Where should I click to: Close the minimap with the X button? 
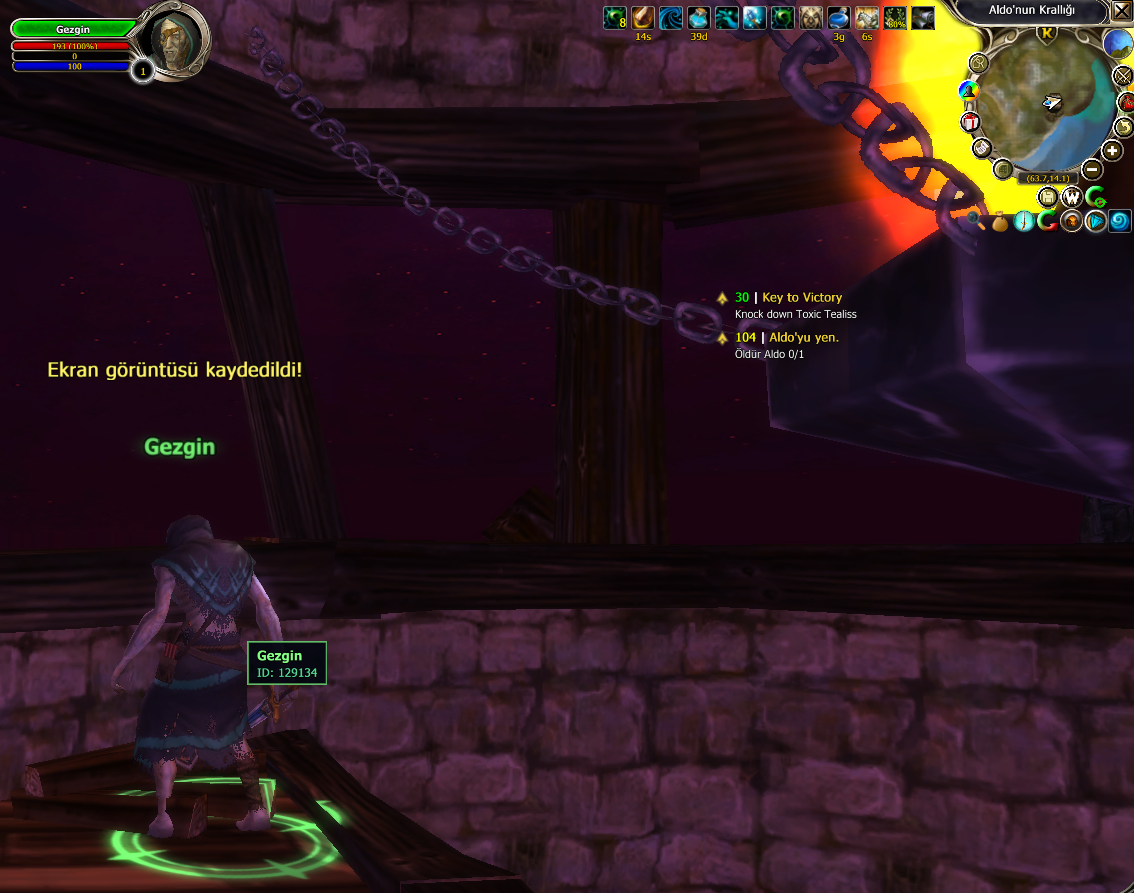[1121, 12]
